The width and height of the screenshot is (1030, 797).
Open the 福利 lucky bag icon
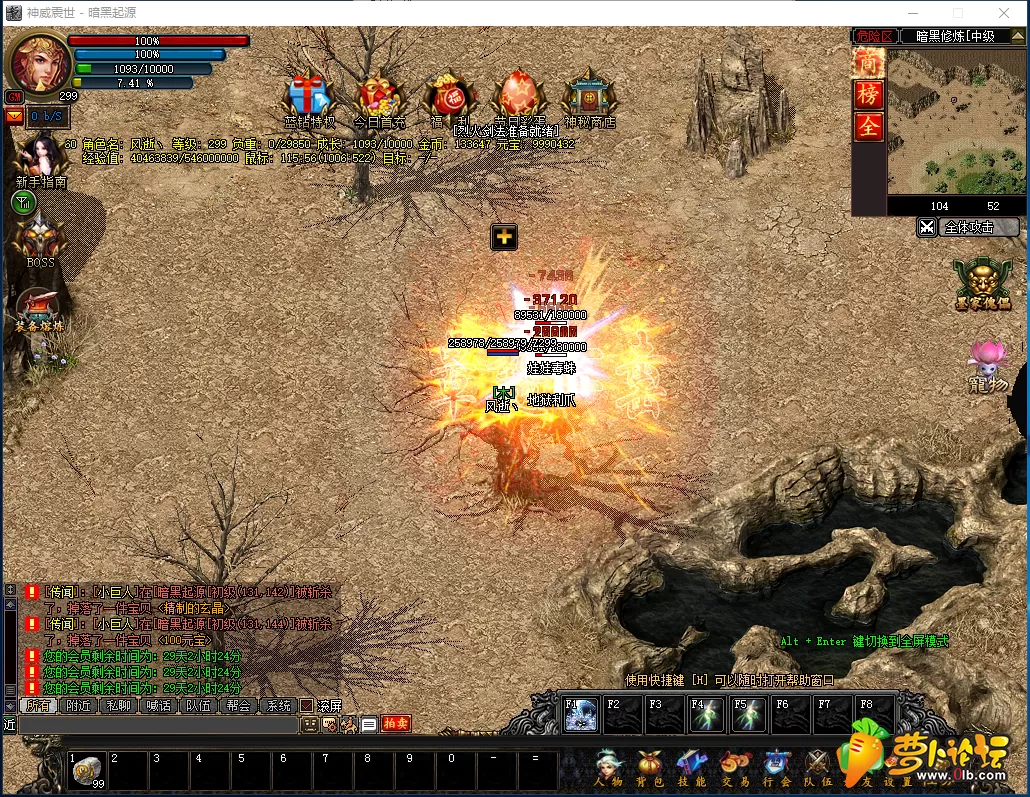coord(447,97)
